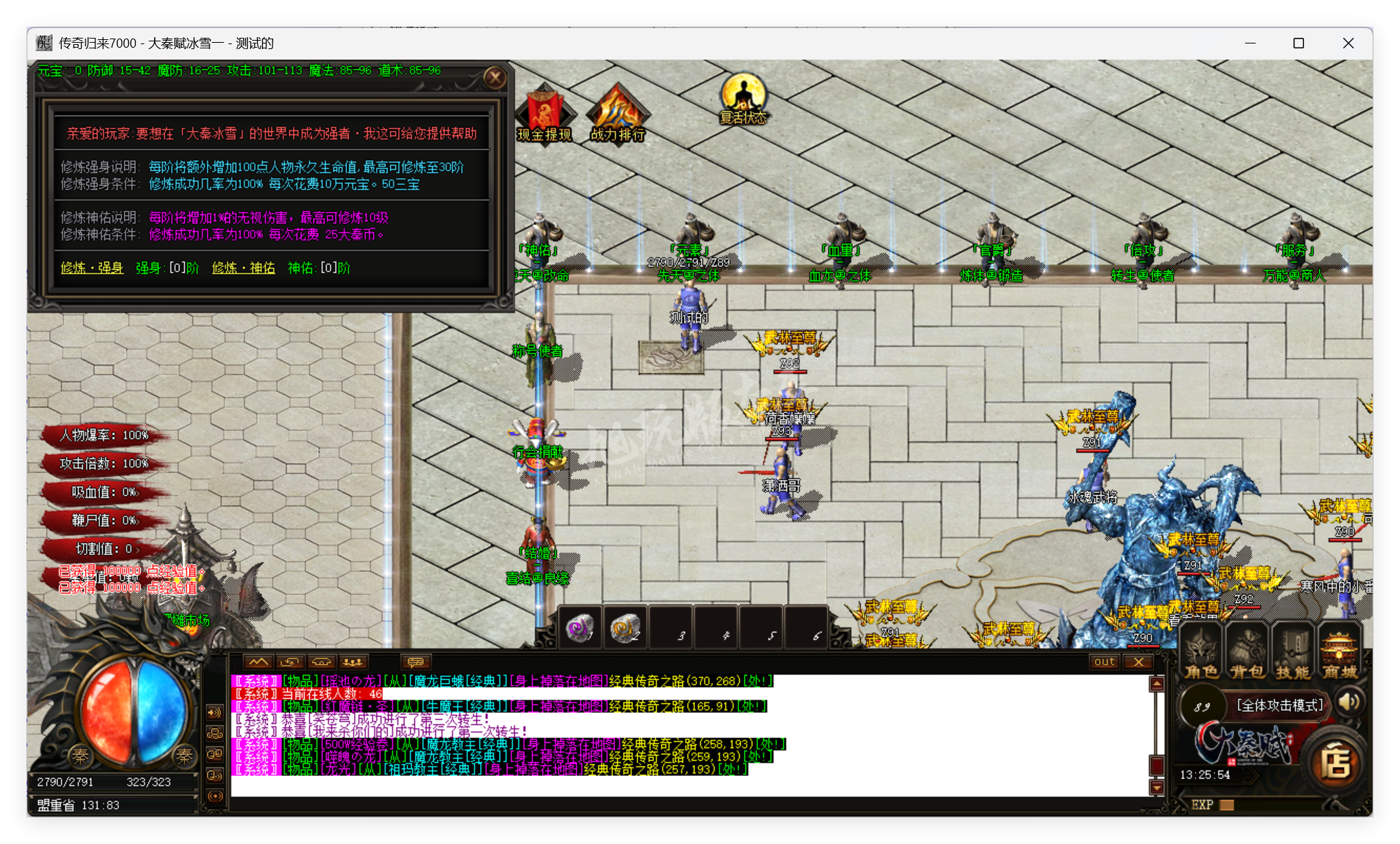
Task: Open the 技能 skills panel
Action: pyautogui.click(x=1293, y=653)
